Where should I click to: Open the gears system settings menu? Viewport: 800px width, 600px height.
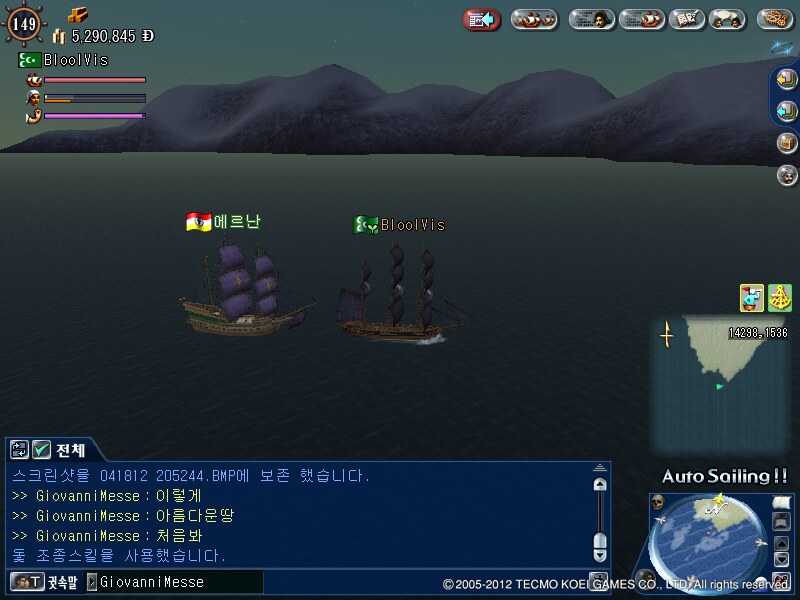(x=775, y=19)
